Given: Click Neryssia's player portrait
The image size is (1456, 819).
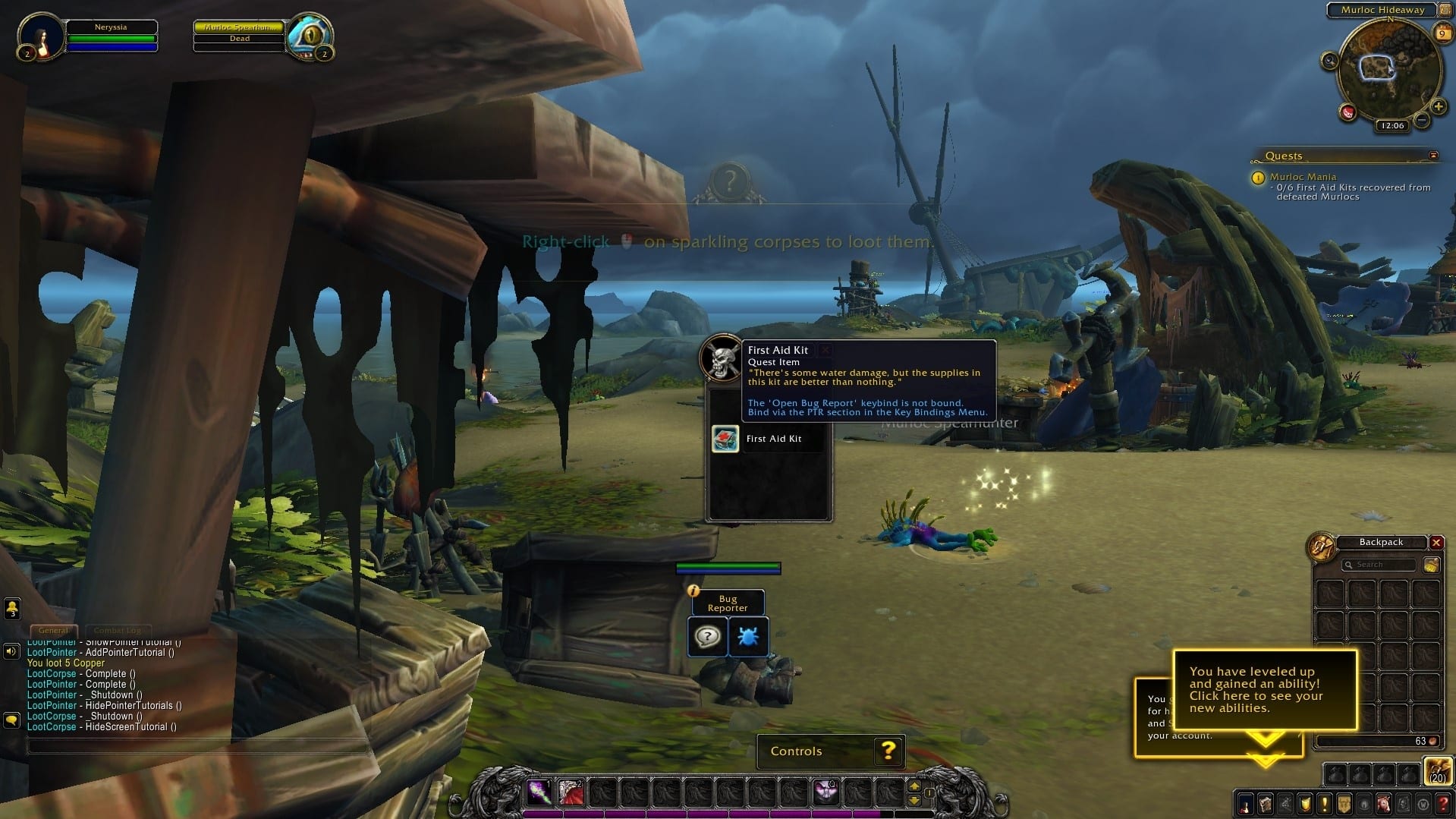Looking at the screenshot, I should click(x=39, y=36).
